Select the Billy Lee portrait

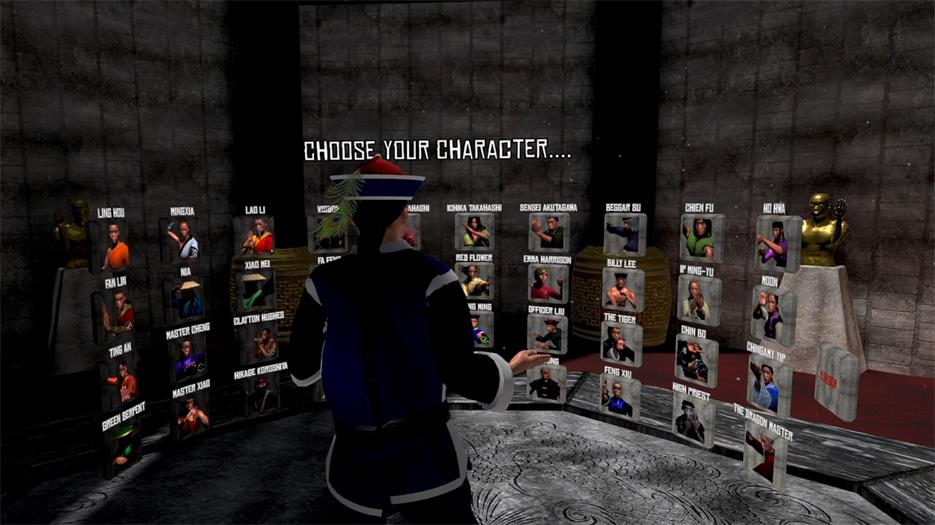621,288
